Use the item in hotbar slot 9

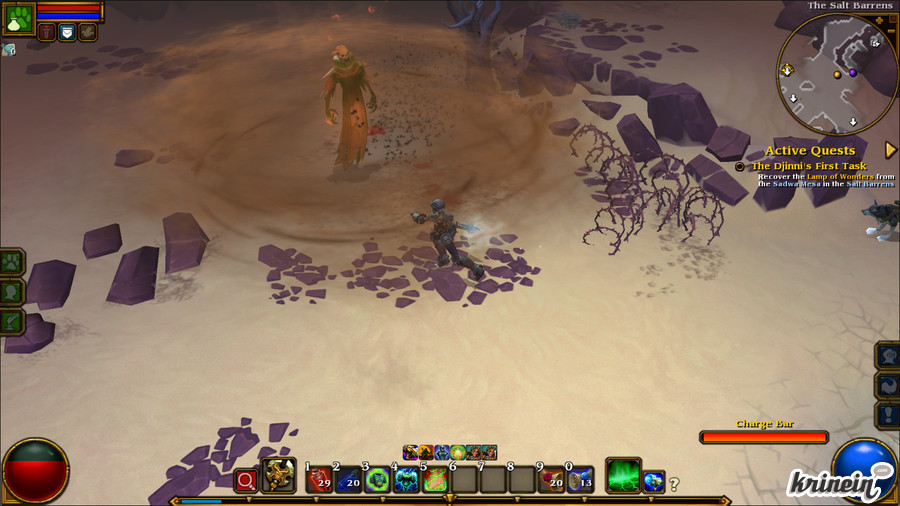click(551, 480)
